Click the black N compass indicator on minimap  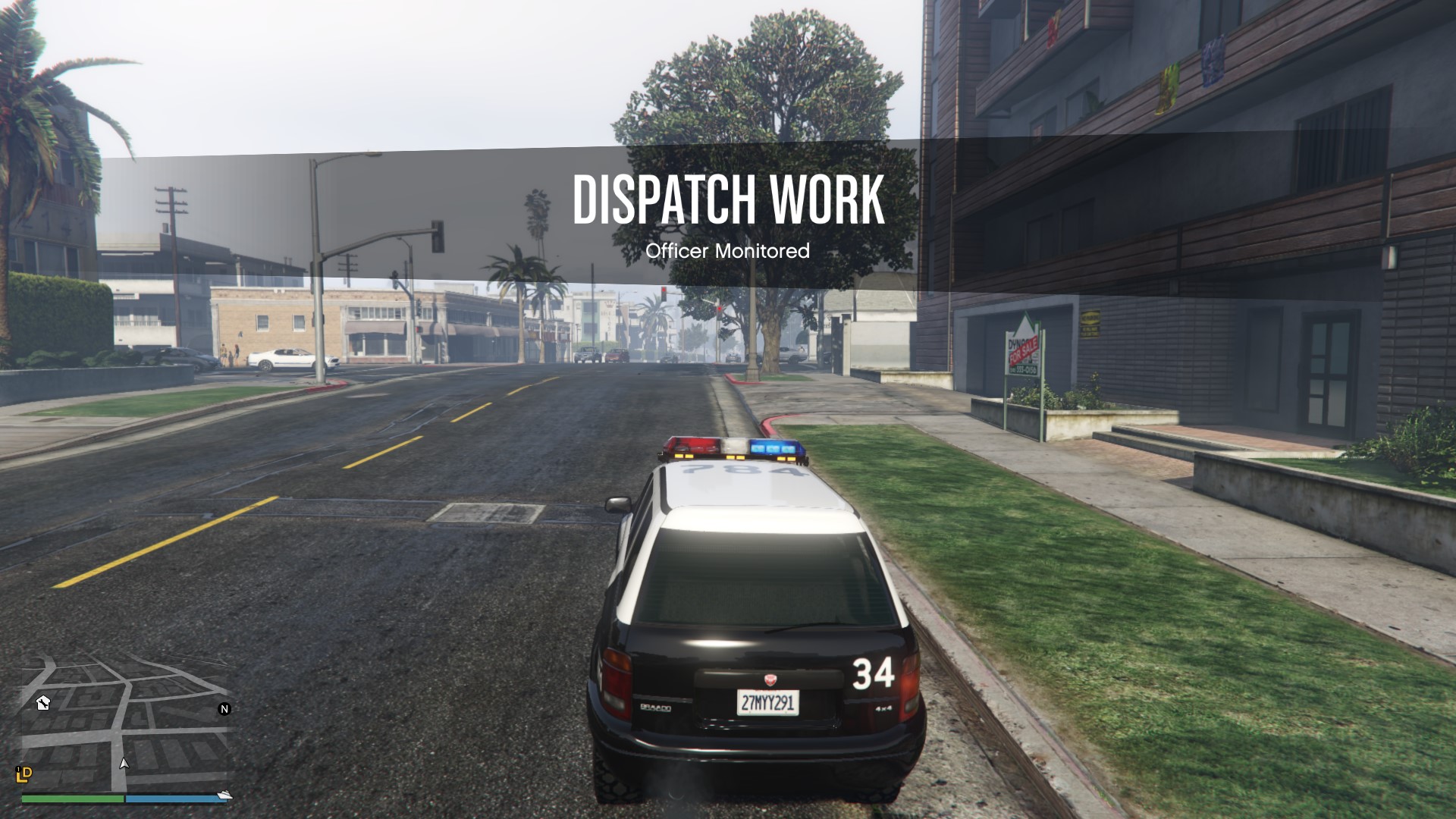pyautogui.click(x=224, y=710)
